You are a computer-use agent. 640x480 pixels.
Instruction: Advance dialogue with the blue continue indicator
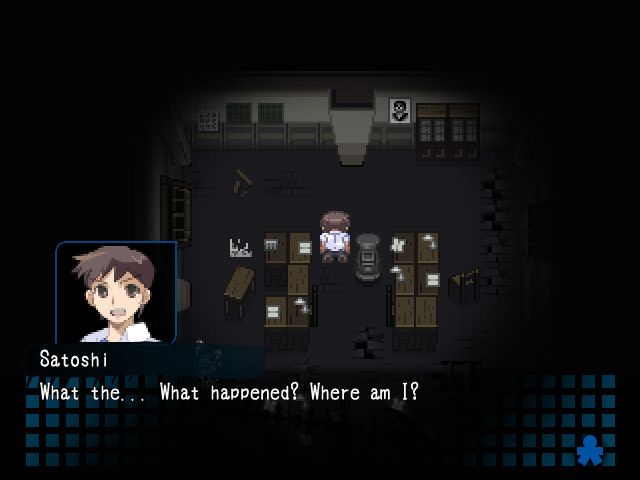tap(591, 451)
